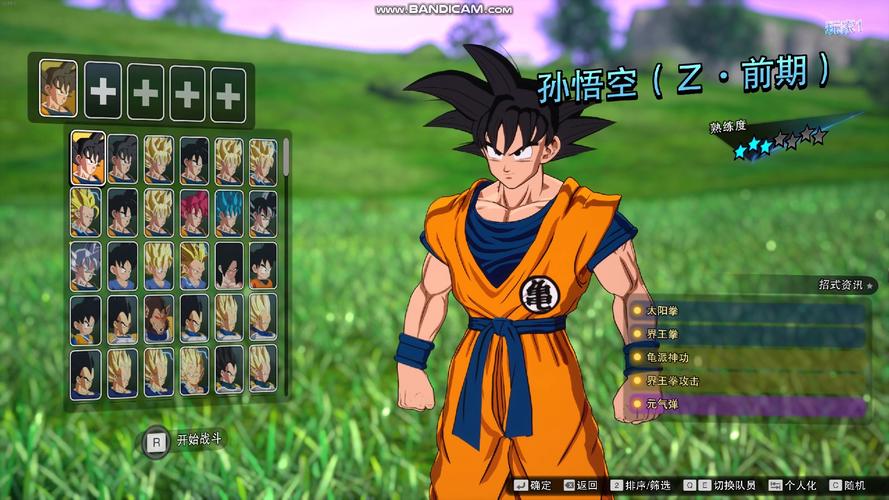Start the battle with 开始战斗

tap(186, 438)
